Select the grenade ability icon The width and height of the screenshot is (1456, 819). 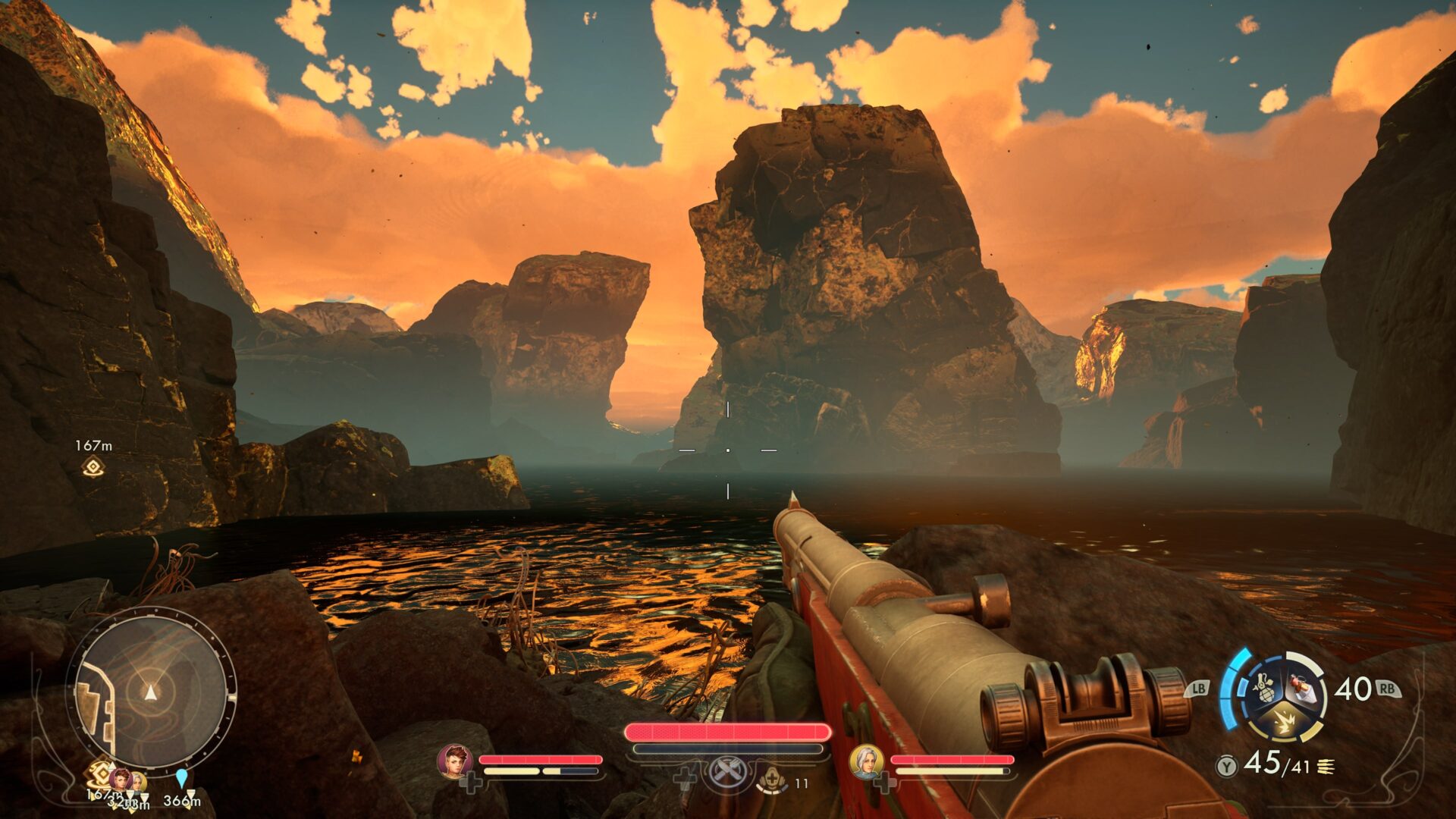point(1264,689)
